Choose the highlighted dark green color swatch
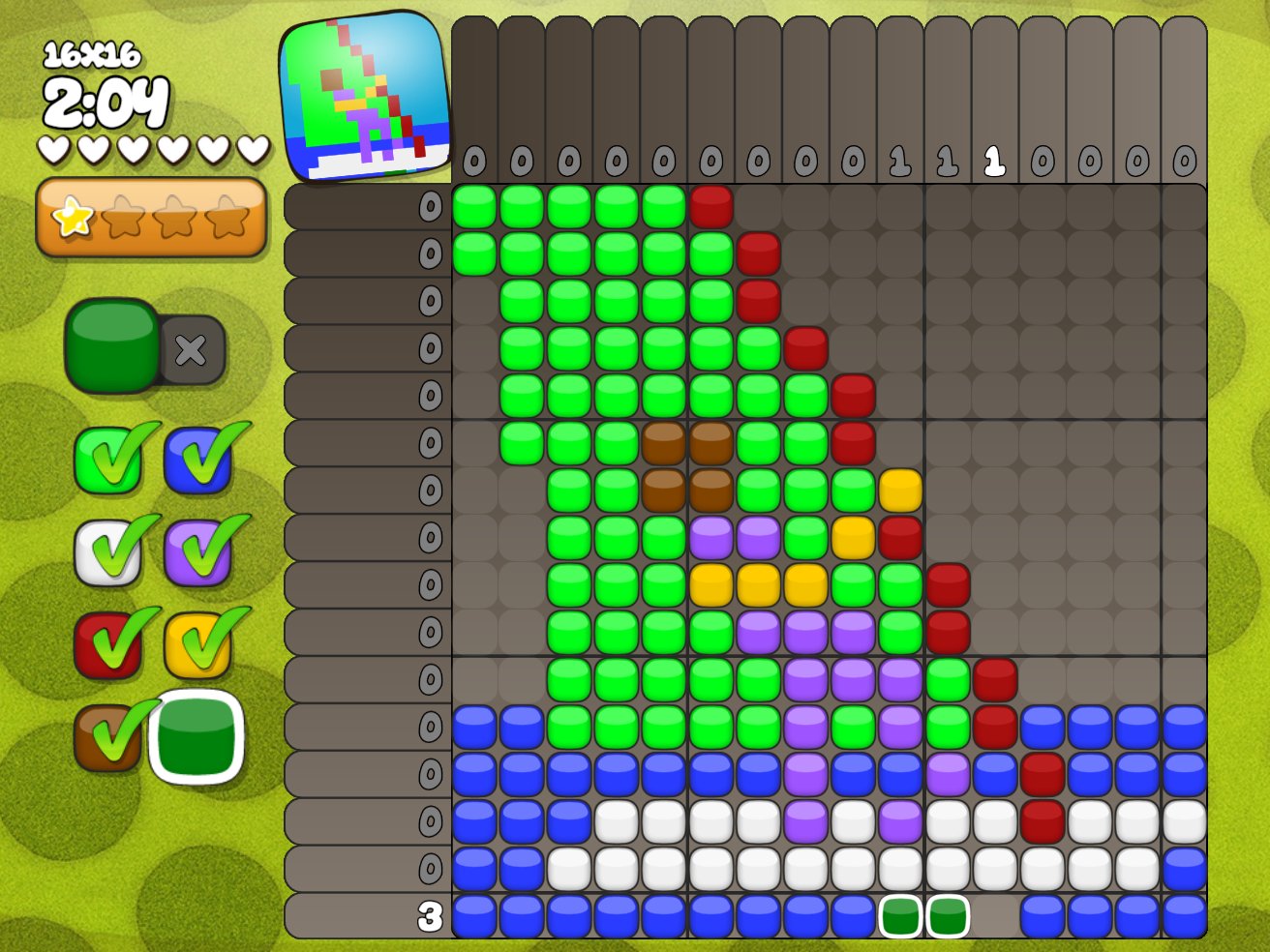1270x952 pixels. (197, 737)
